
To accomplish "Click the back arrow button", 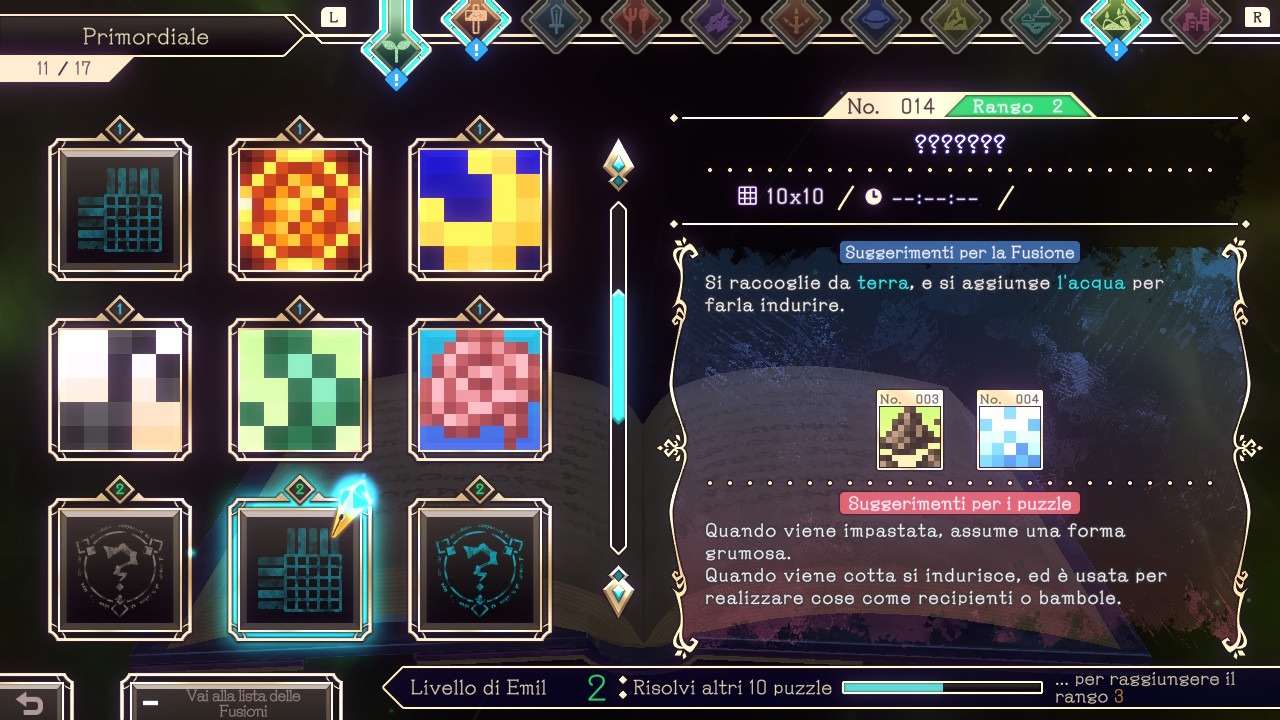I will click(x=30, y=703).
